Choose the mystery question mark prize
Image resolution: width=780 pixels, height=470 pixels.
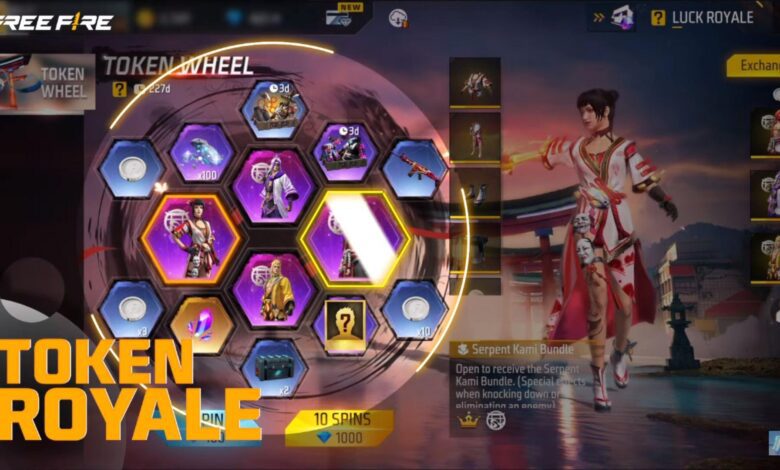(x=345, y=325)
